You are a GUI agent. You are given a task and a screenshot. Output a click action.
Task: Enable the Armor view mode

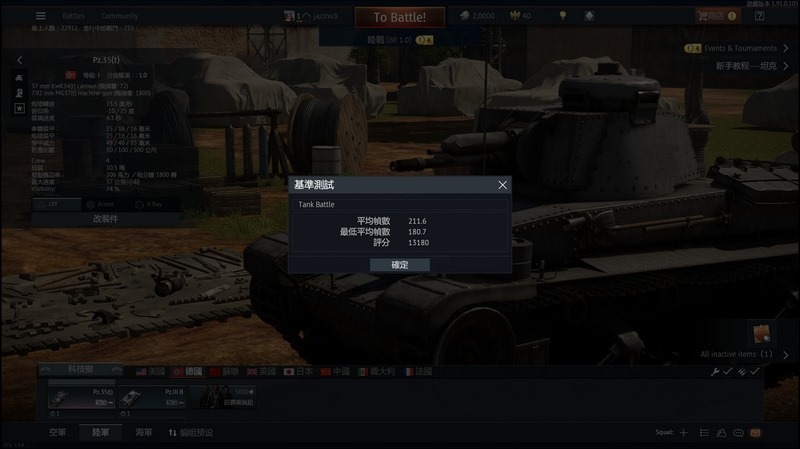point(102,203)
